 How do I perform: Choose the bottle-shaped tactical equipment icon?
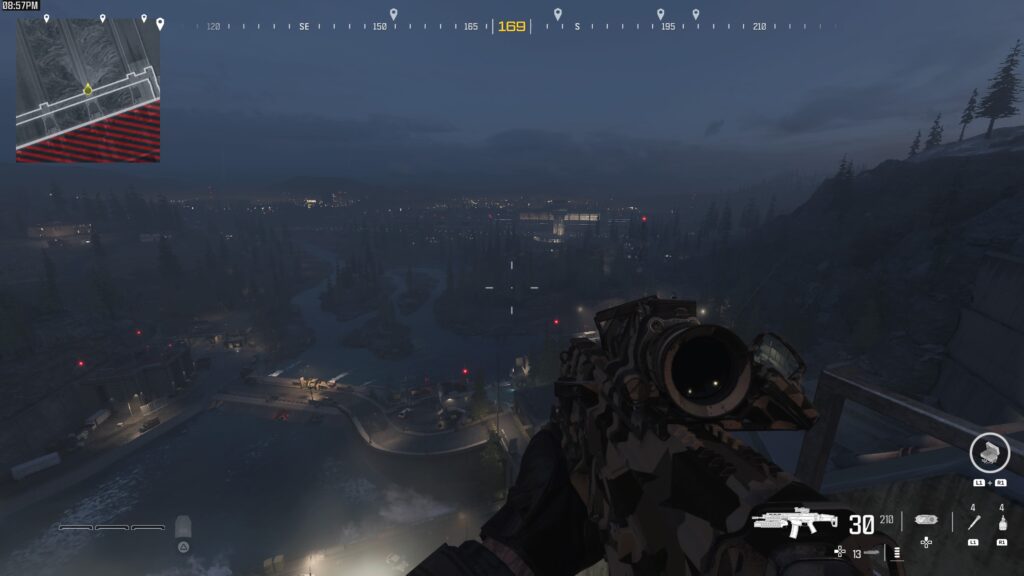pos(1002,523)
